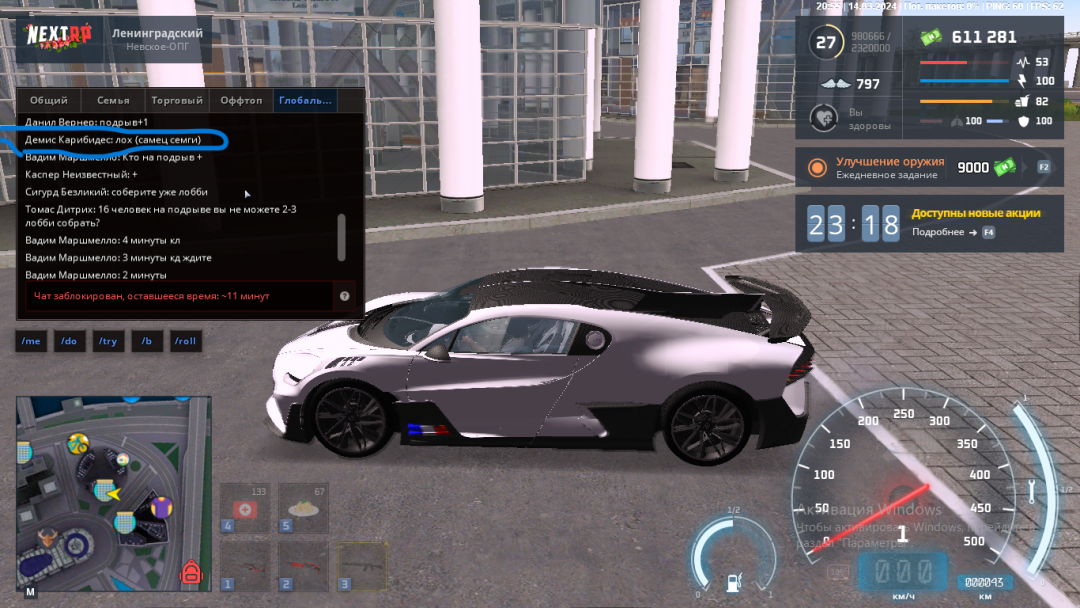1080x608 pixels.
Task: Open the minimap
Action: (x=113, y=490)
